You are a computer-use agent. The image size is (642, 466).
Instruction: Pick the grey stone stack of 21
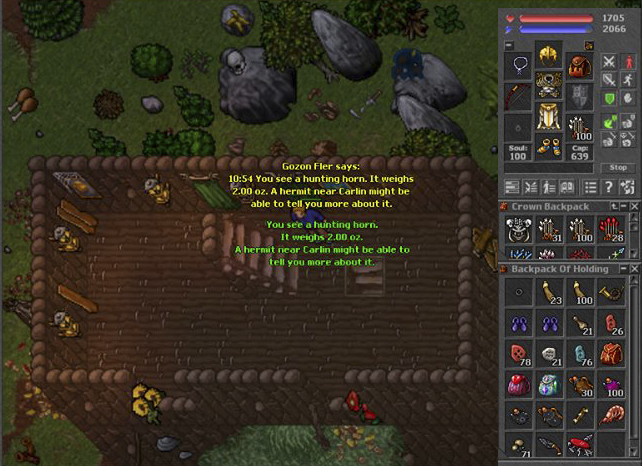pyautogui.click(x=548, y=354)
